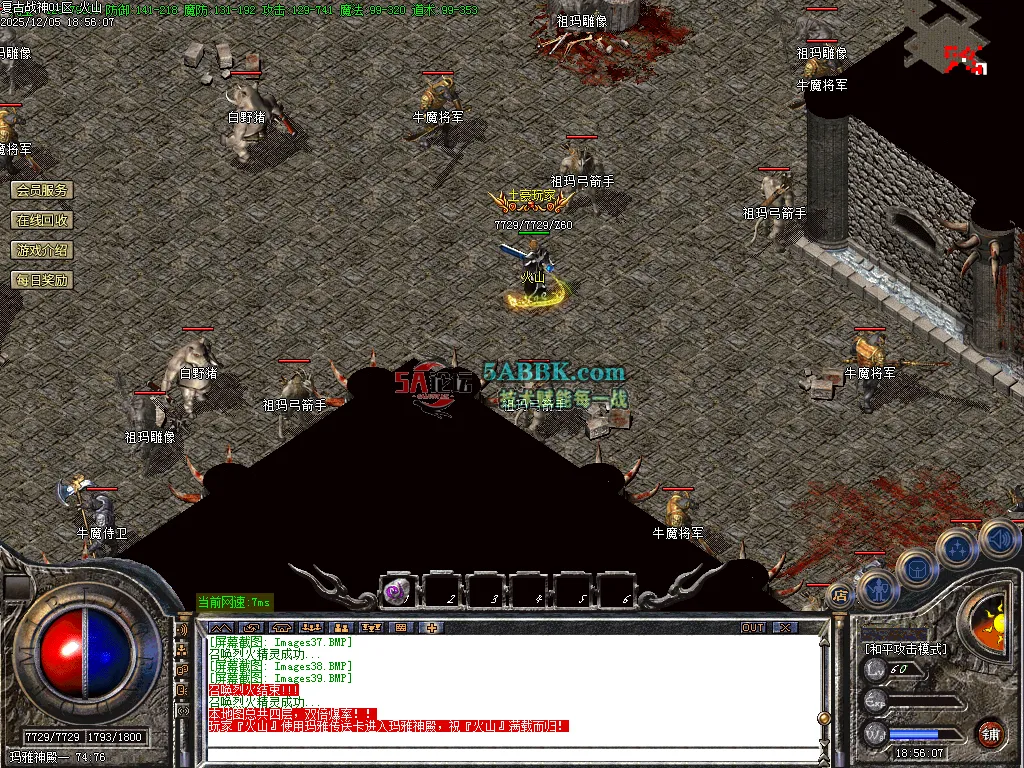The image size is (1024, 768).
Task: Click the red 铺 stall button
Action: coord(990,732)
